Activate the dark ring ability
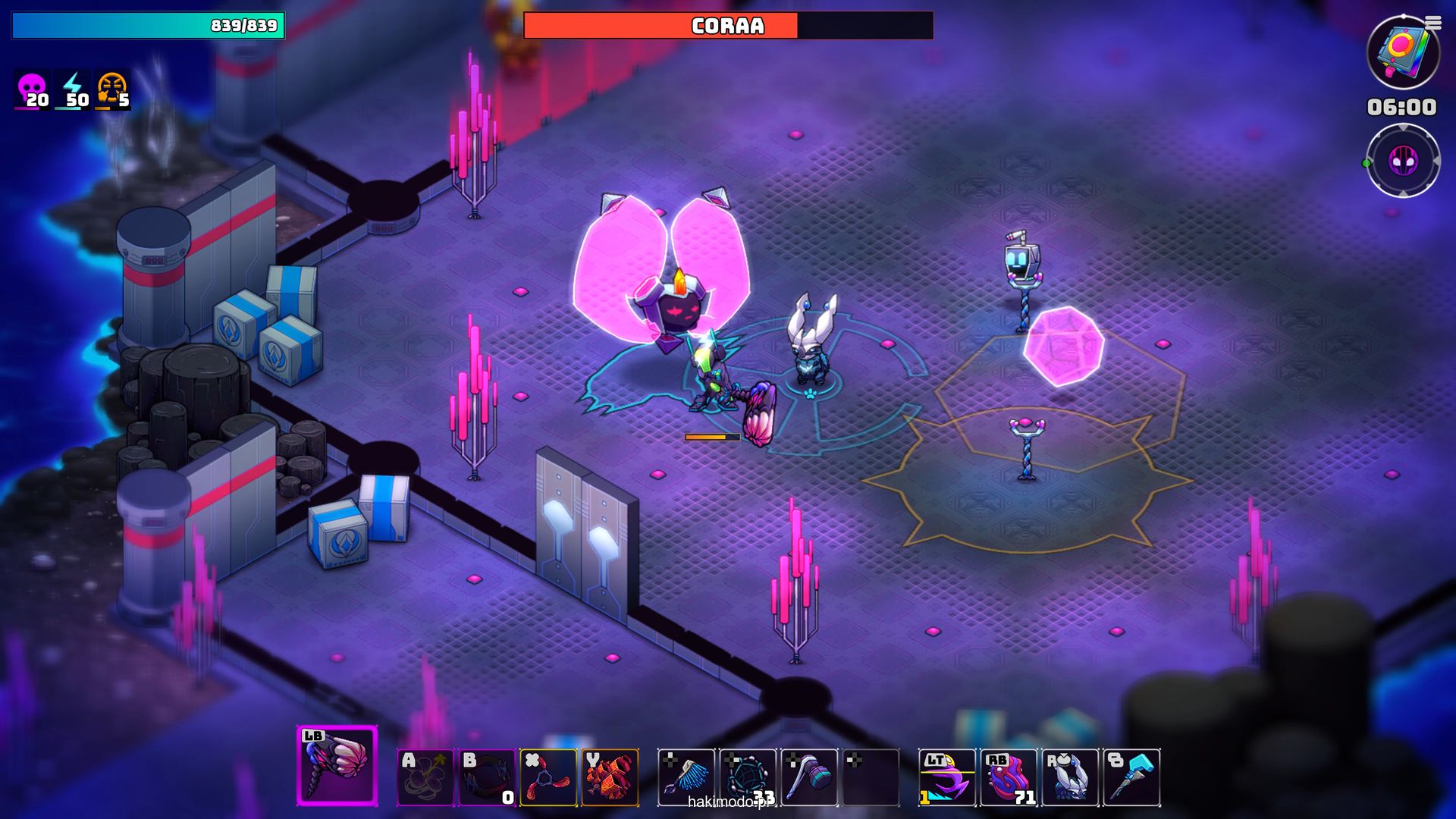 [487, 777]
